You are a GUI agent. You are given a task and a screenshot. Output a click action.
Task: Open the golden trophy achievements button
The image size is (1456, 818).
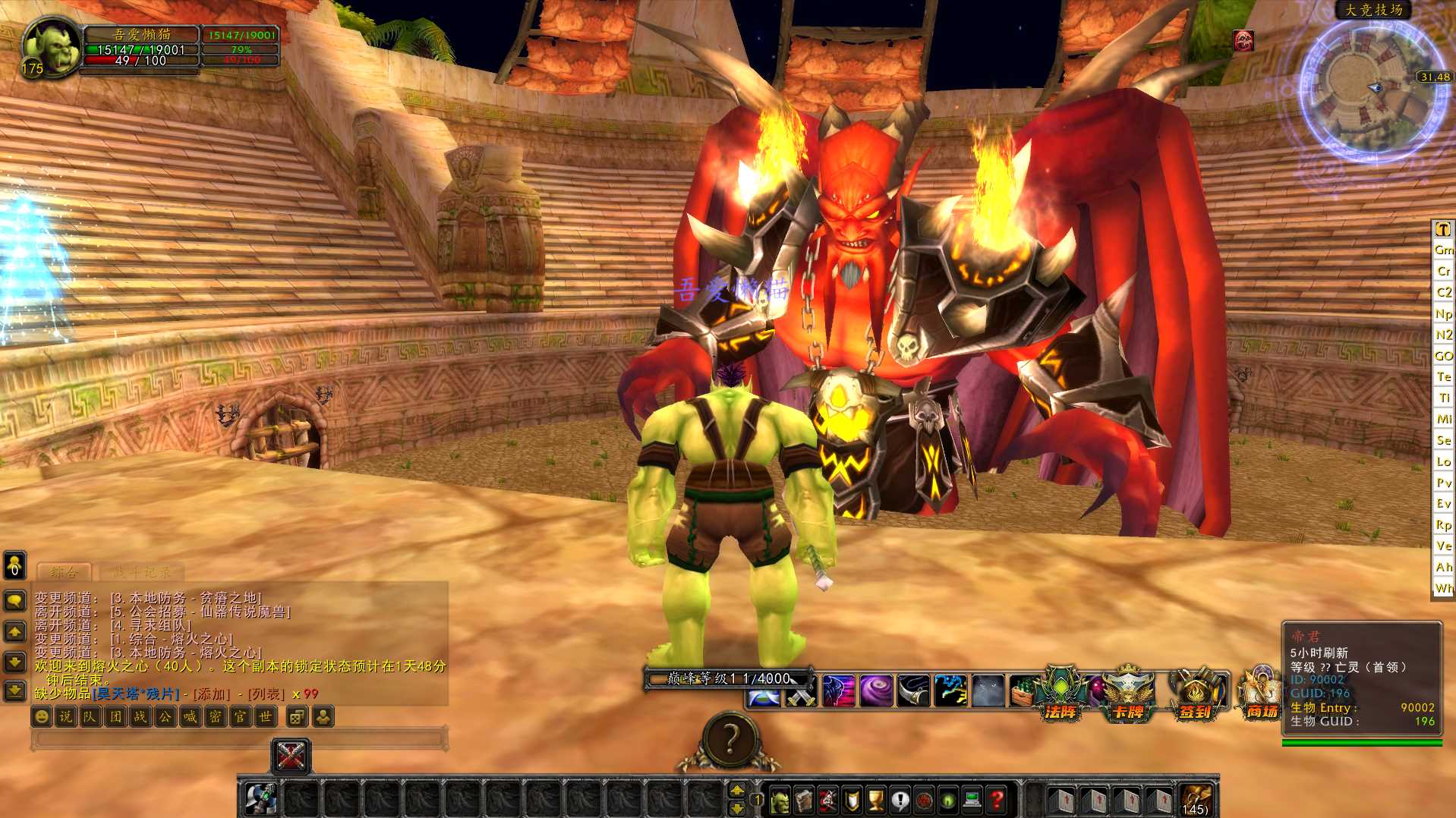pyautogui.click(x=875, y=799)
